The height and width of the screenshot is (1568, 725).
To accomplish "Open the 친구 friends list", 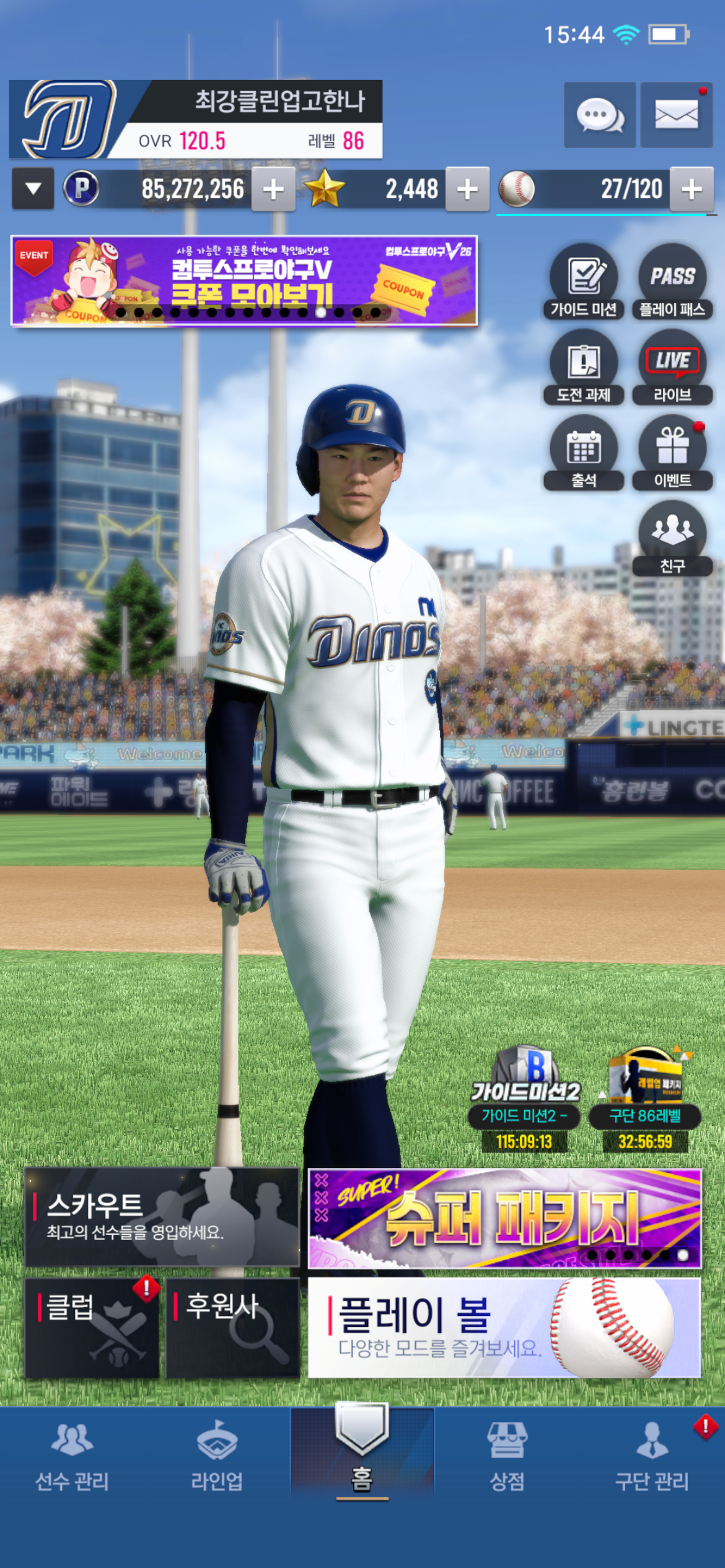I will click(672, 539).
